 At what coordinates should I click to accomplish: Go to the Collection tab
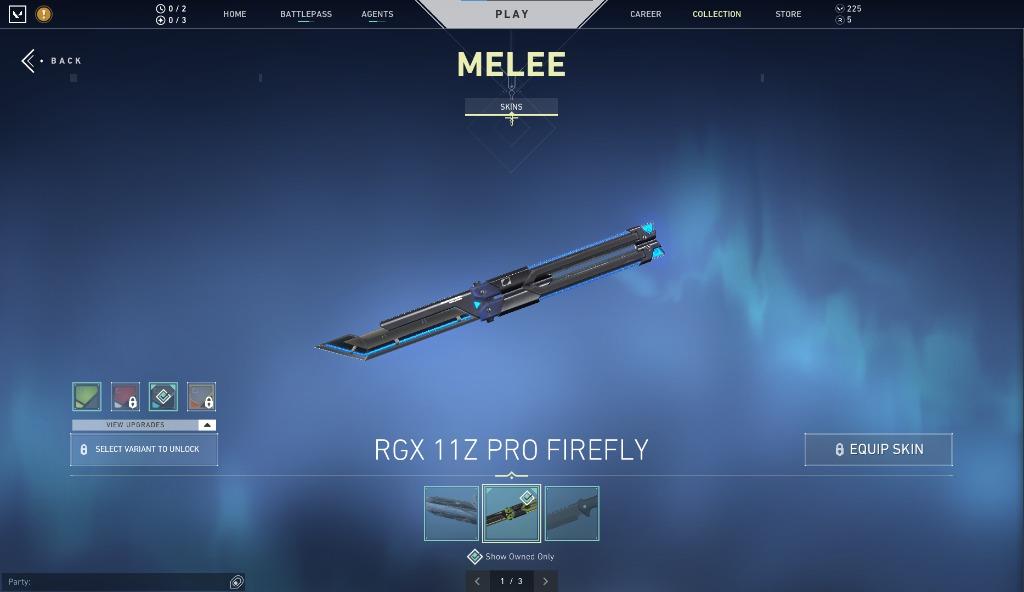(717, 14)
